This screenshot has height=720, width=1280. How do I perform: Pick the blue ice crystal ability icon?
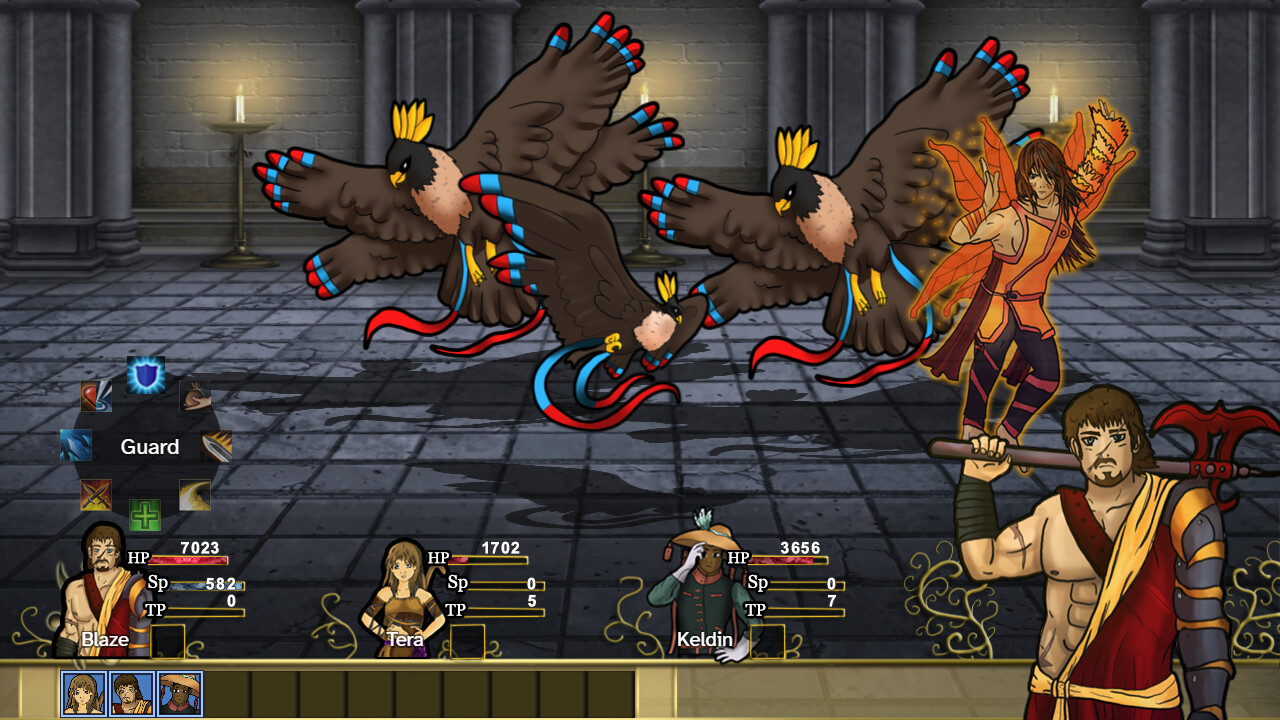[74, 446]
